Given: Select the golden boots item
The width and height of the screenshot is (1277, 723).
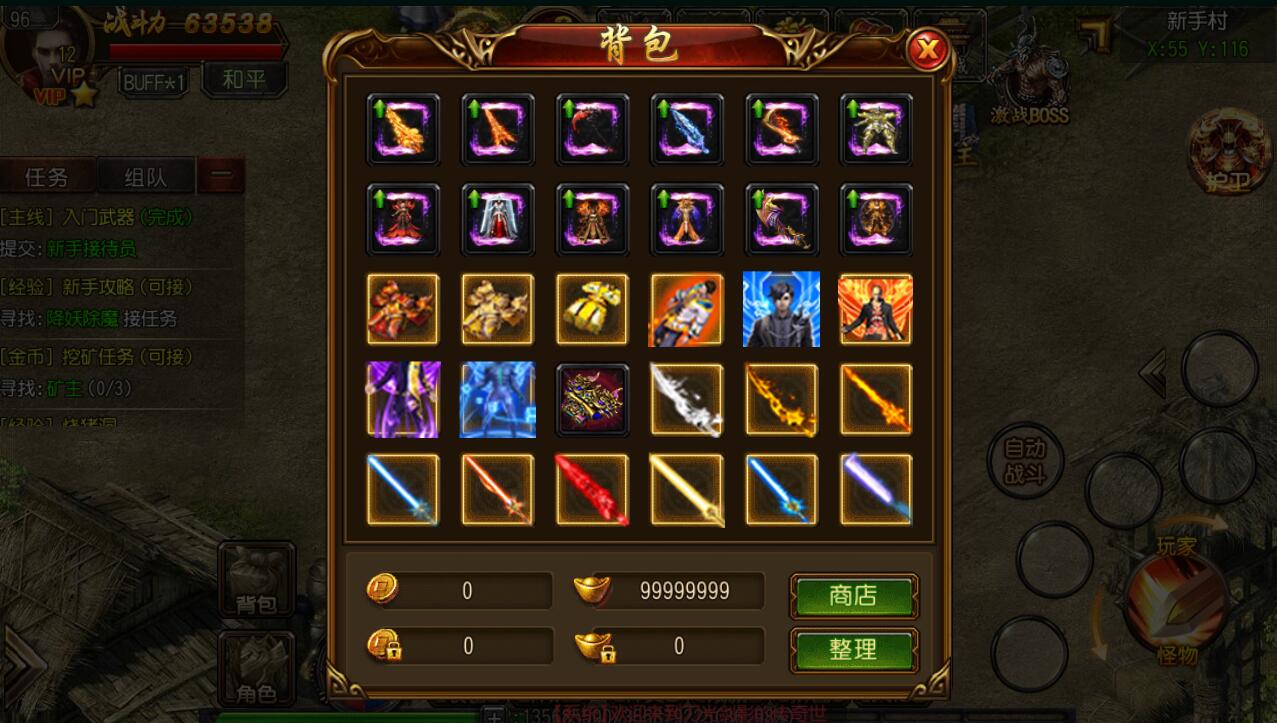Looking at the screenshot, I should pos(592,309).
